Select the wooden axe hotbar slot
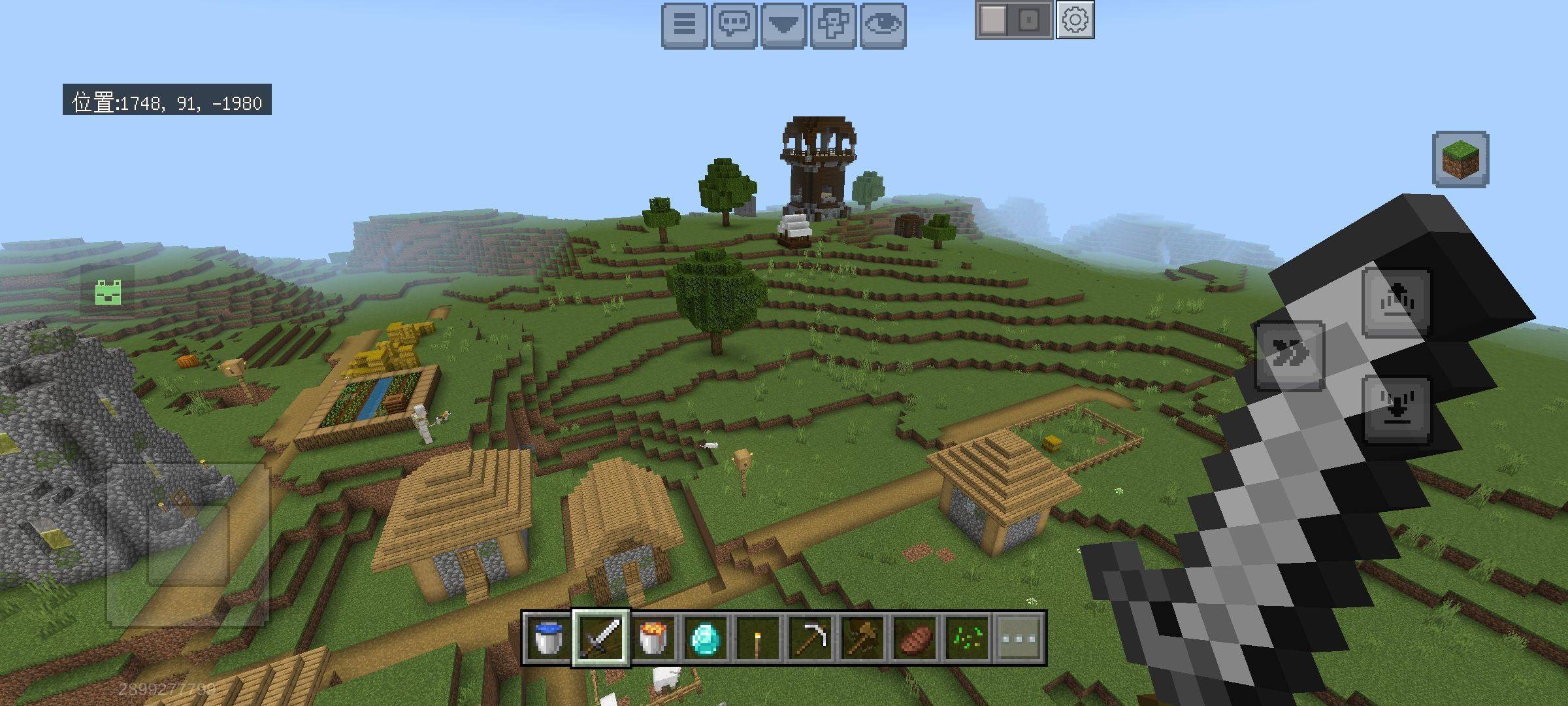The width and height of the screenshot is (1568, 706). click(x=862, y=637)
